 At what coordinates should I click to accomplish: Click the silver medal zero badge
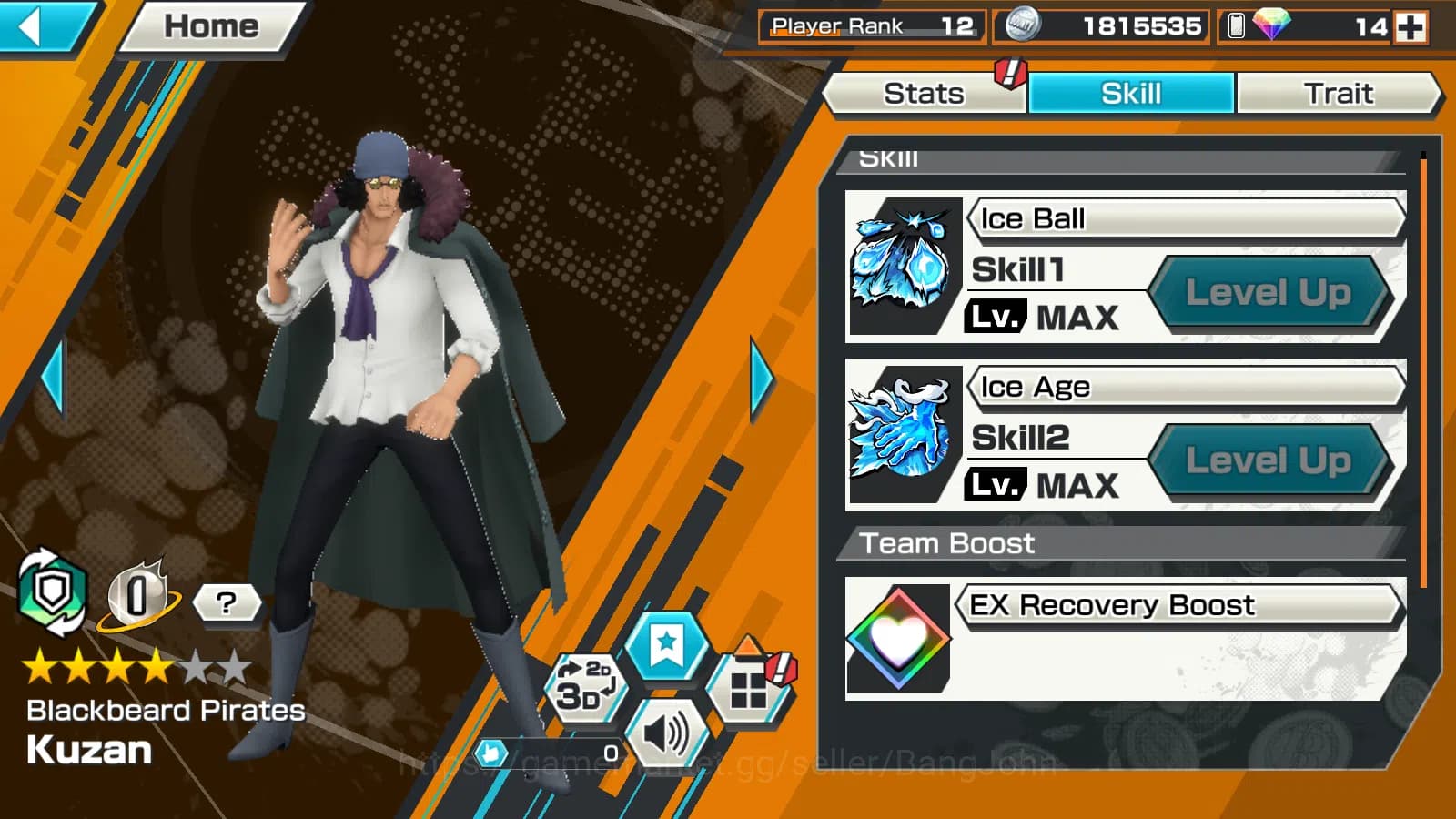[137, 597]
